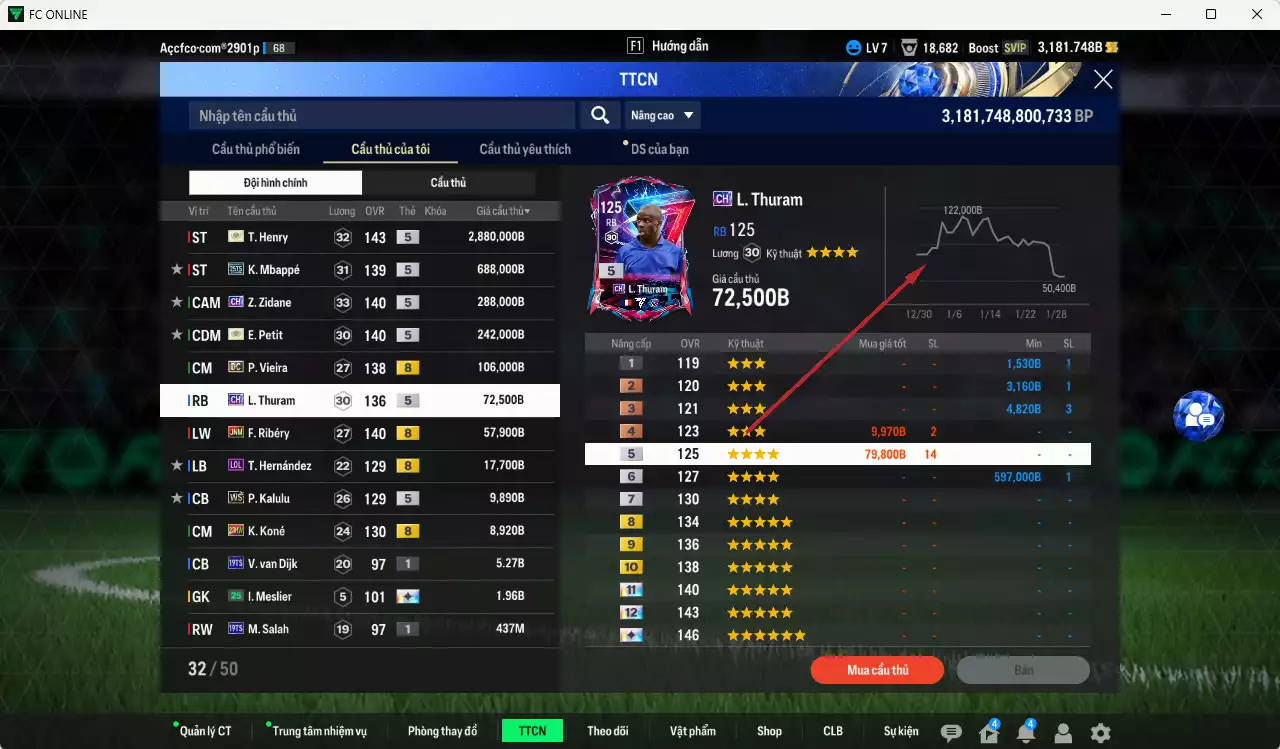1280x749 pixels.
Task: Open the chat bubble icon in bottom bar
Action: (951, 731)
